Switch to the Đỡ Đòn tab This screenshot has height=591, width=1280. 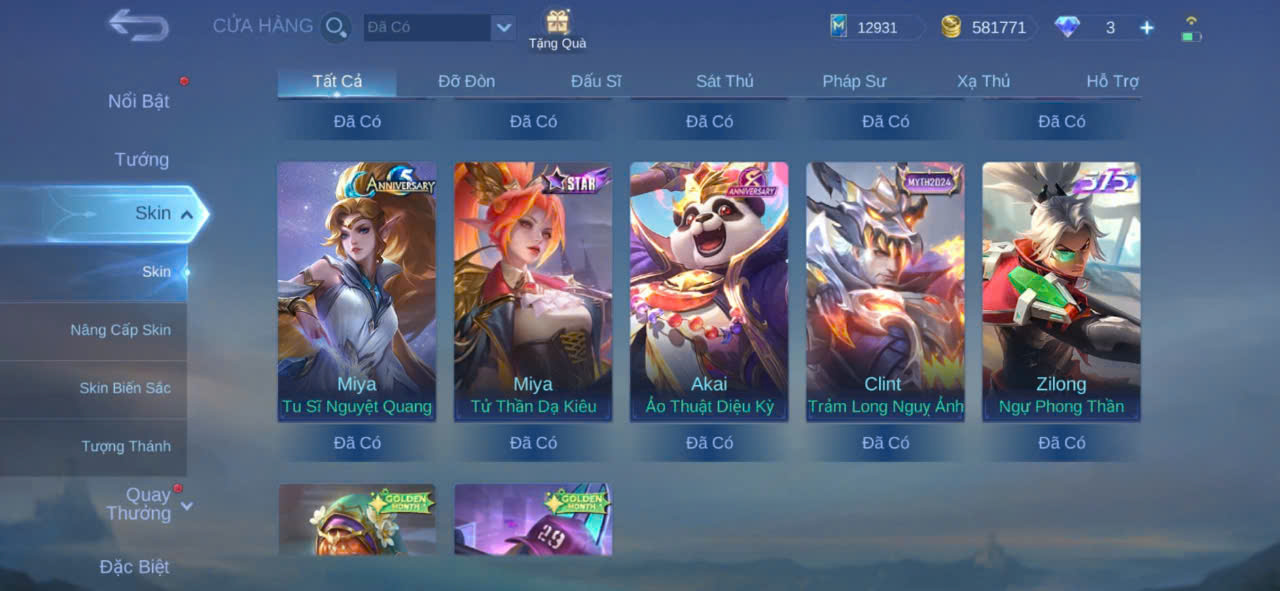[x=466, y=81]
